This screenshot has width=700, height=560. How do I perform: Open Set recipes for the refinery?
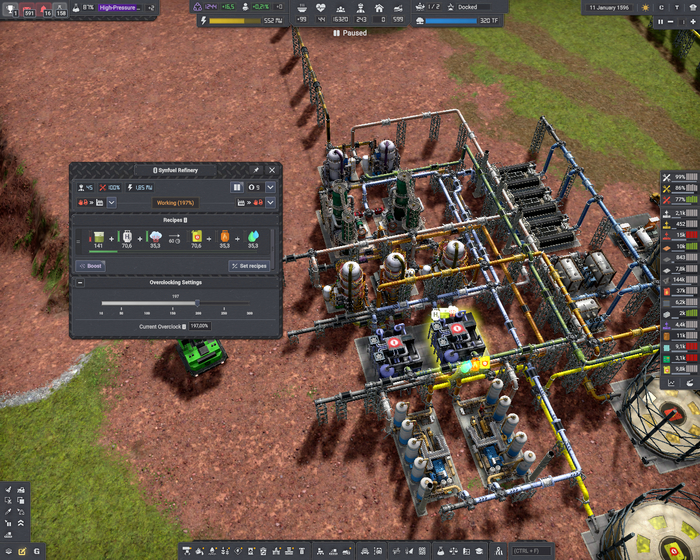click(x=249, y=266)
